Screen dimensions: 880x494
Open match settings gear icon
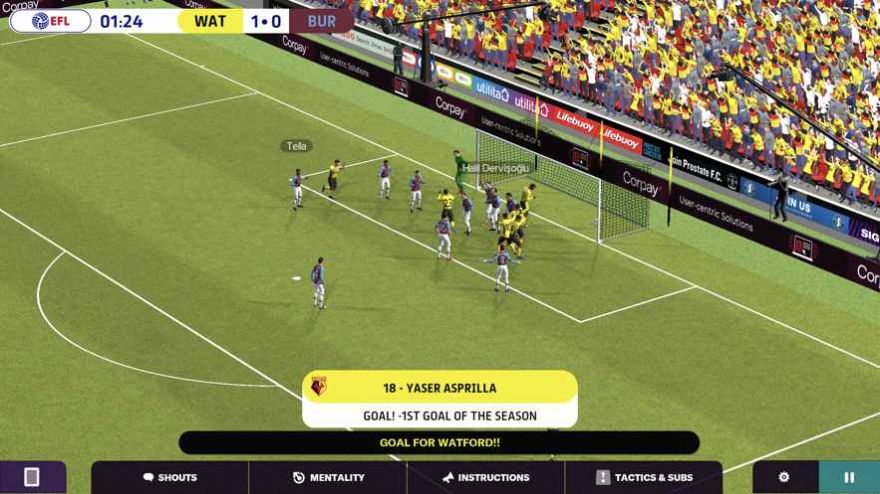point(784,477)
